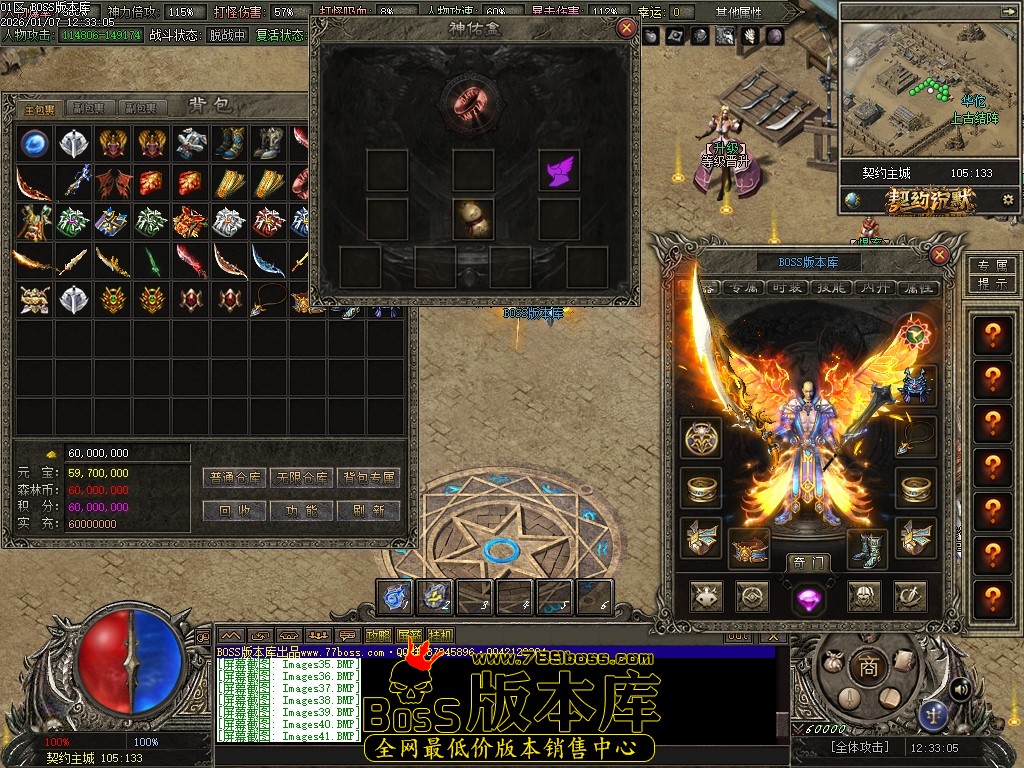Toggle the sound speaker icon
The height and width of the screenshot is (768, 1024).
coord(960,688)
